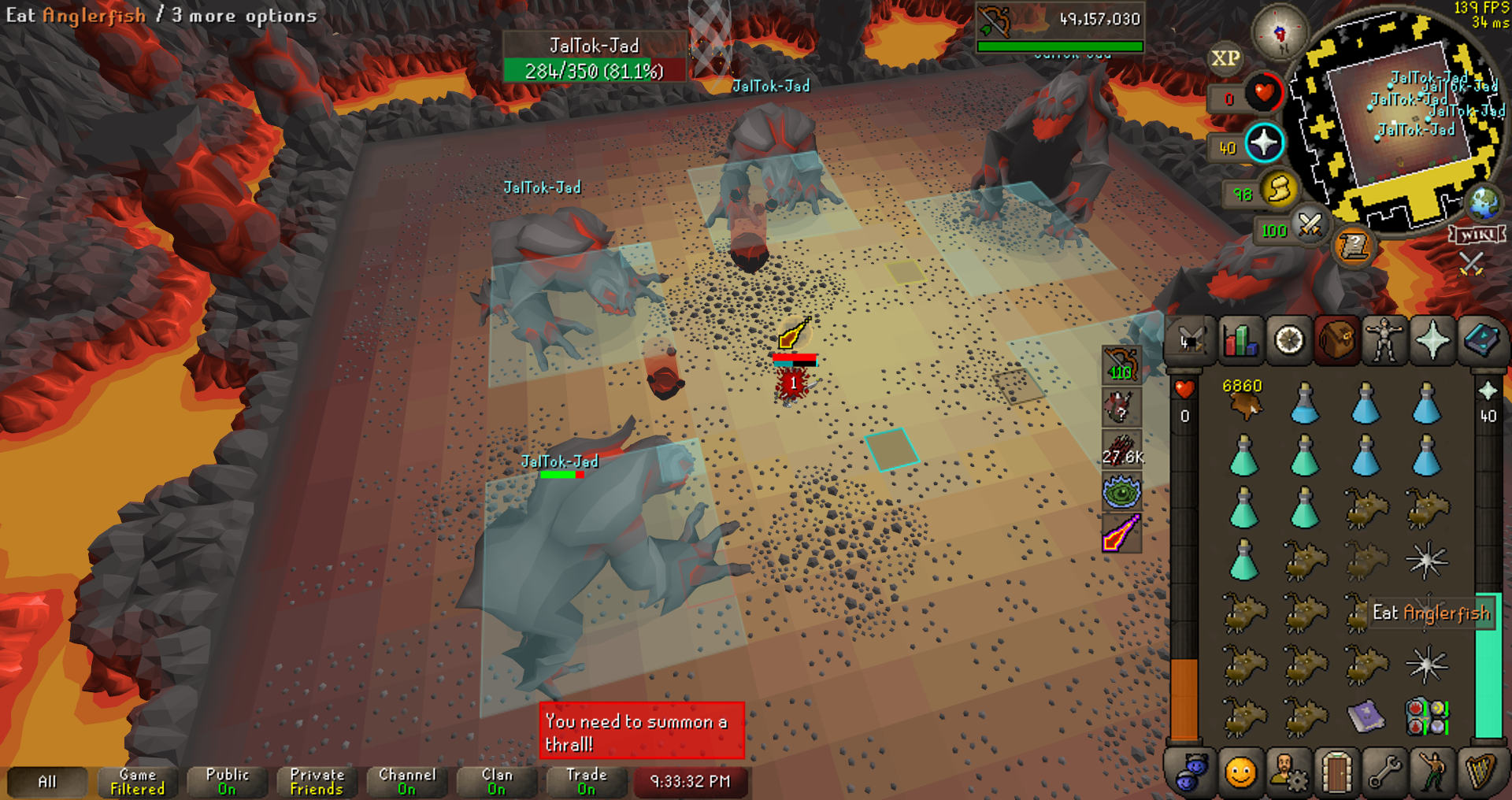Image resolution: width=1512 pixels, height=800 pixels.
Task: Toggle run with the boot energy orb
Action: (1279, 189)
